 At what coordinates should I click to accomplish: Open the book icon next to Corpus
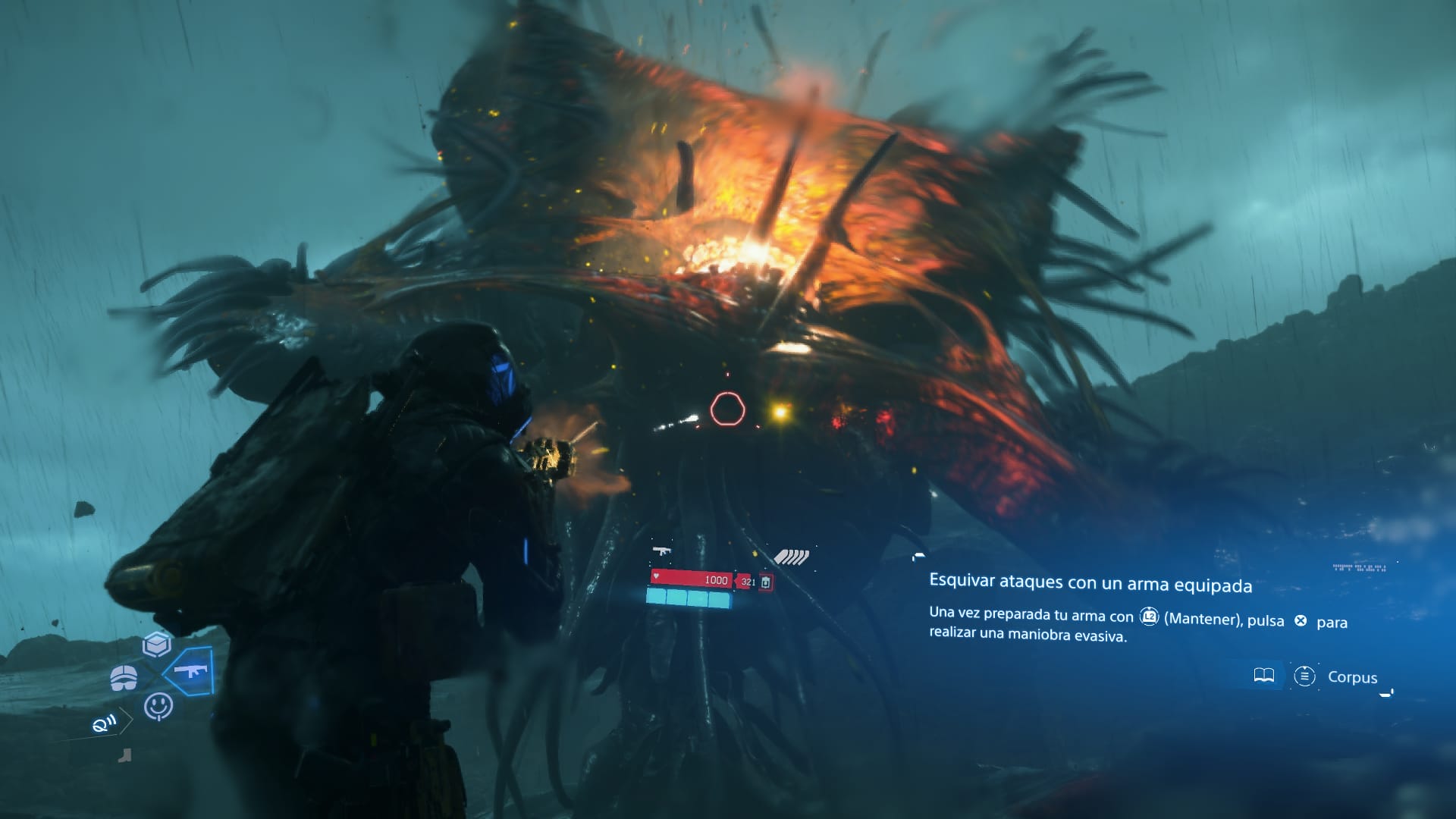tap(1264, 675)
